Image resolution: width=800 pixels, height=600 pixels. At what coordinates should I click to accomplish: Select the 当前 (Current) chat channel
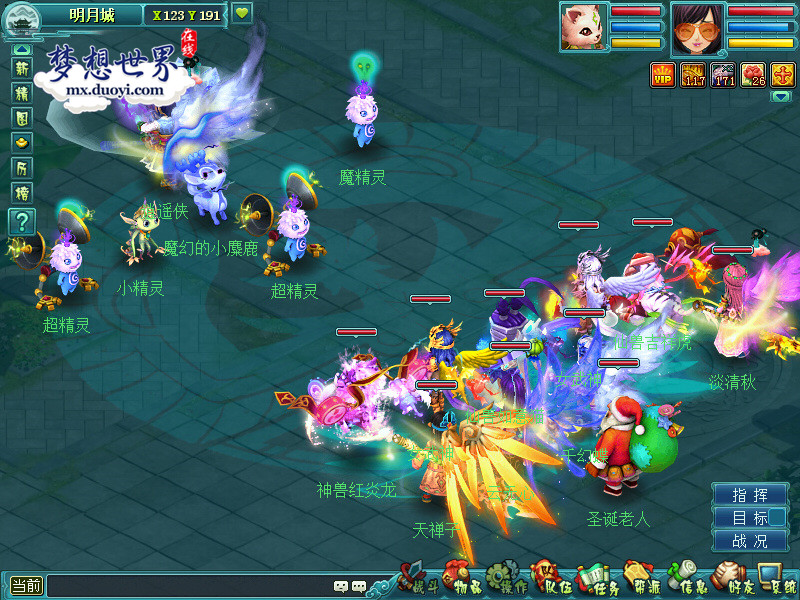25,586
